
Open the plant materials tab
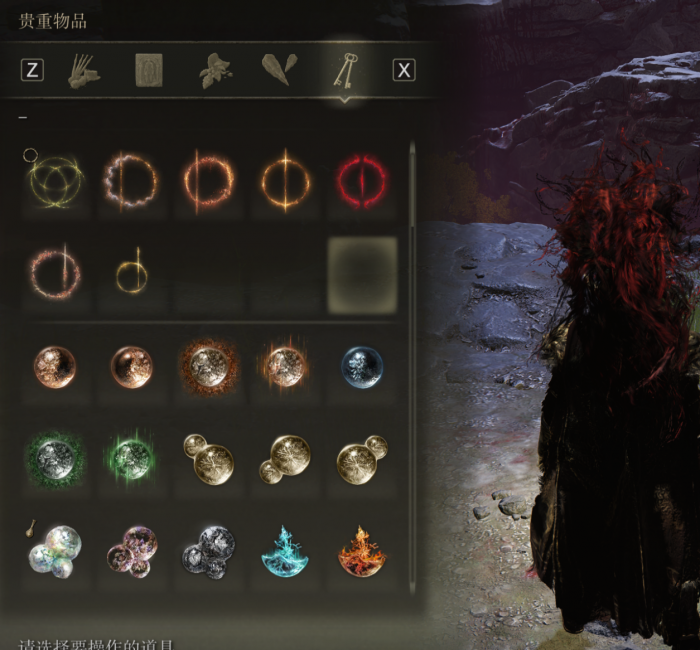tap(215, 70)
